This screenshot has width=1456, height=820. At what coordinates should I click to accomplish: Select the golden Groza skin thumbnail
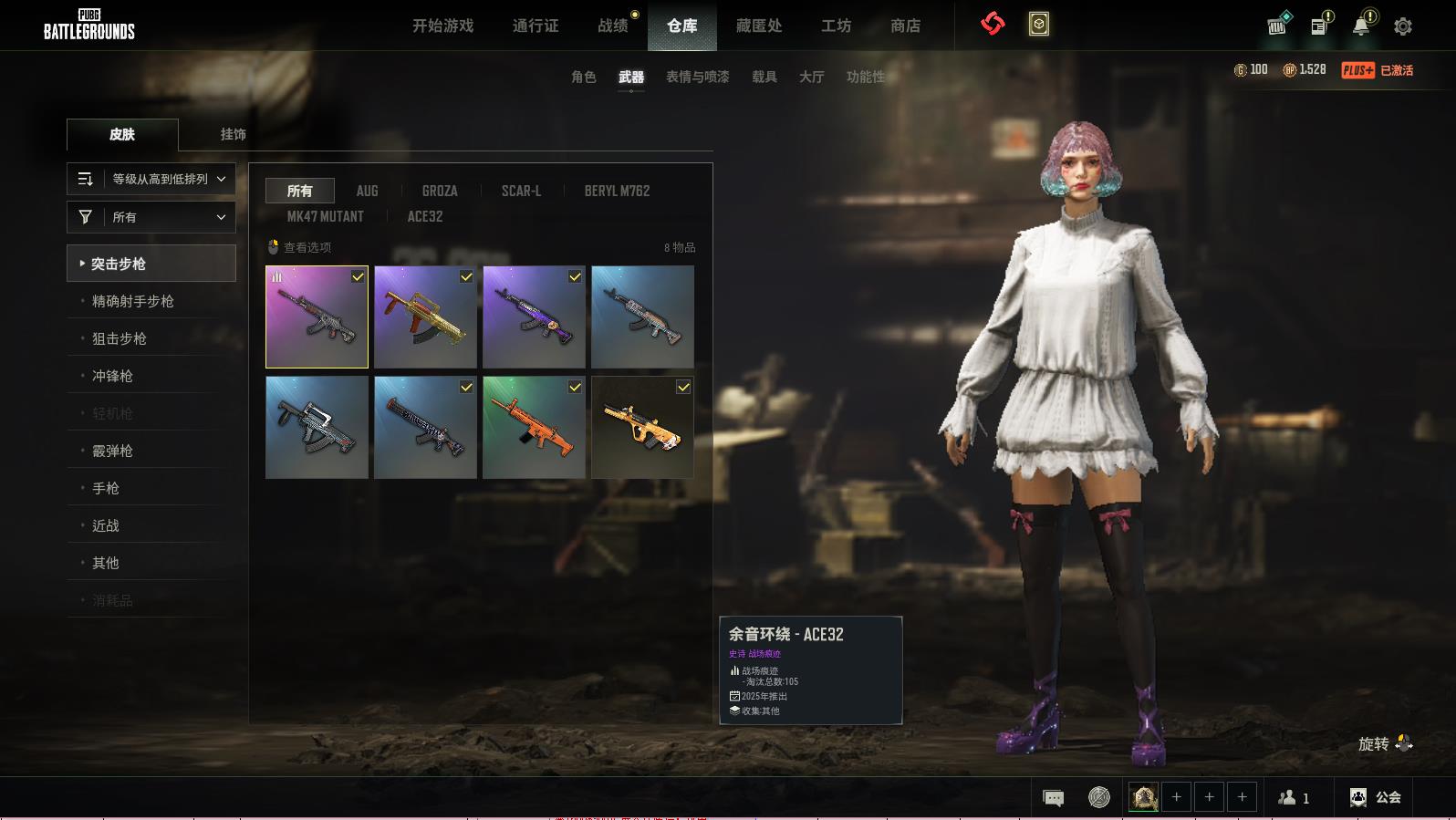pos(425,317)
